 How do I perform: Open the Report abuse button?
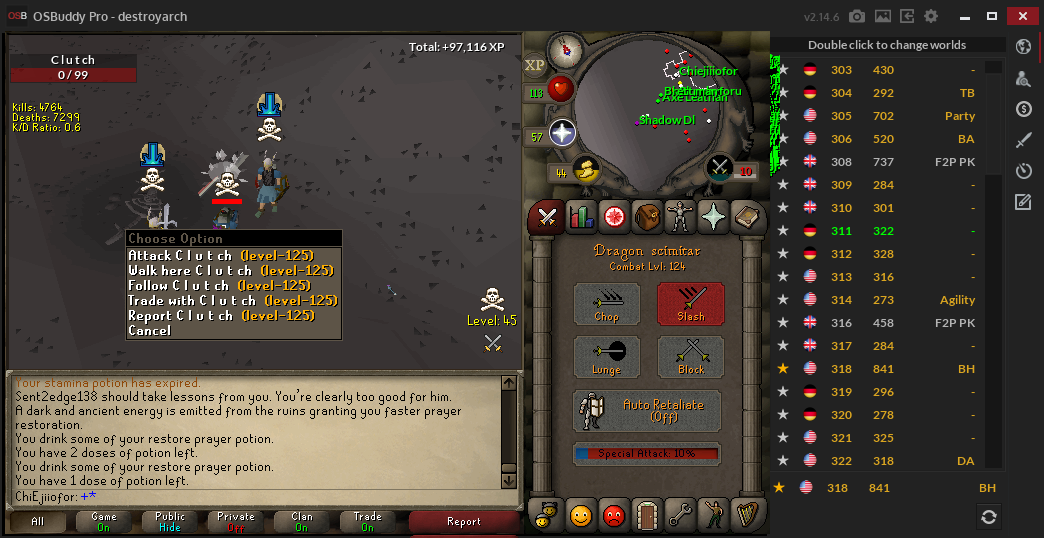click(x=464, y=522)
